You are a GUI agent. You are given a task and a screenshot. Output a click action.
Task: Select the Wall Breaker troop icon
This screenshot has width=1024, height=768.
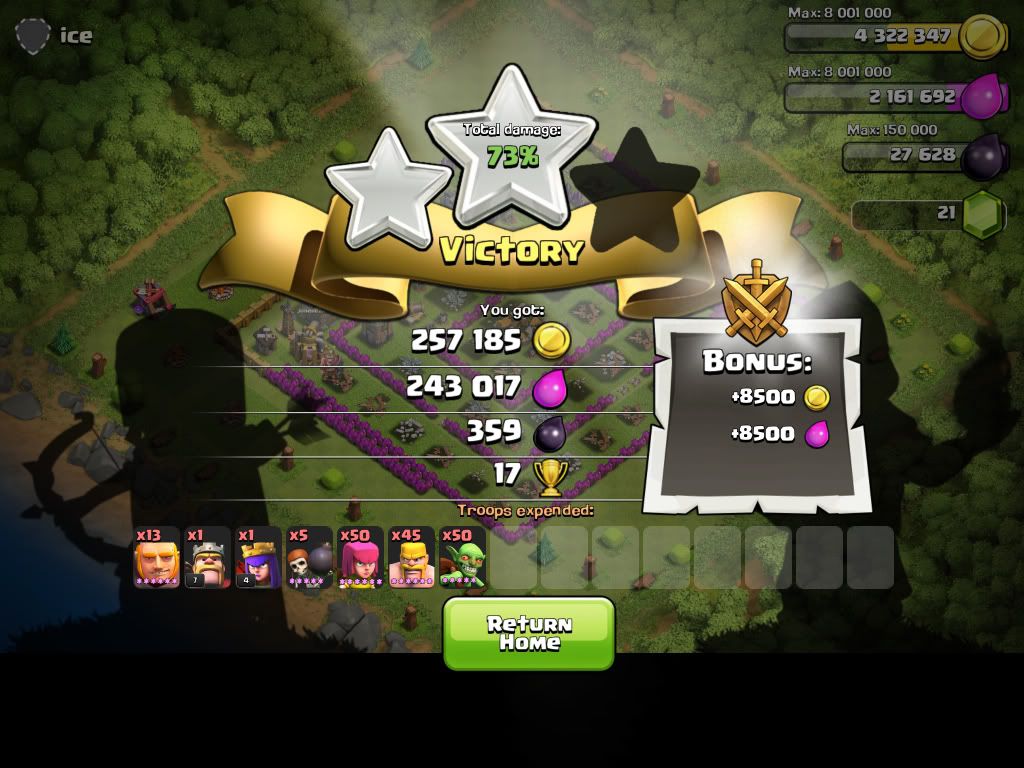tap(309, 558)
